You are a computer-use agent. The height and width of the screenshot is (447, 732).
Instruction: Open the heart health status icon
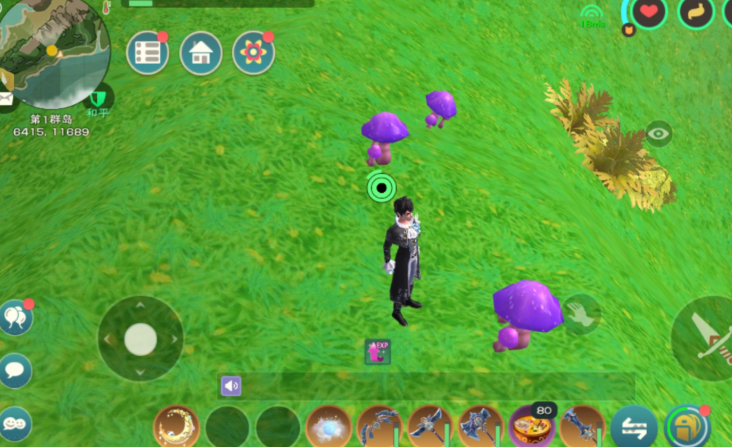(x=649, y=12)
